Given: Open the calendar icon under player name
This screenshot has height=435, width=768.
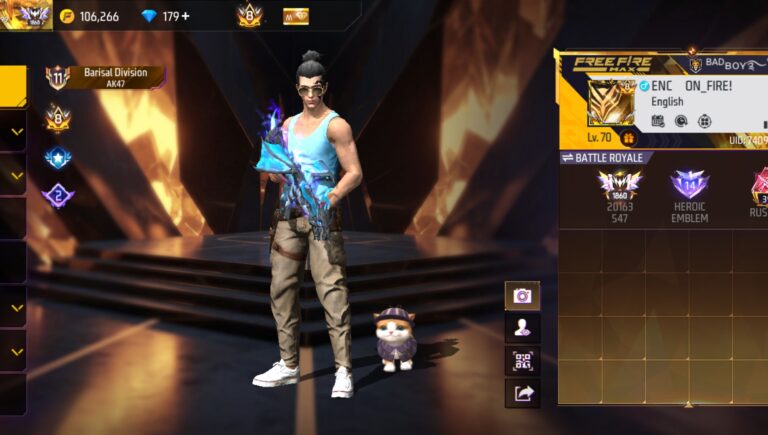Looking at the screenshot, I should 657,121.
